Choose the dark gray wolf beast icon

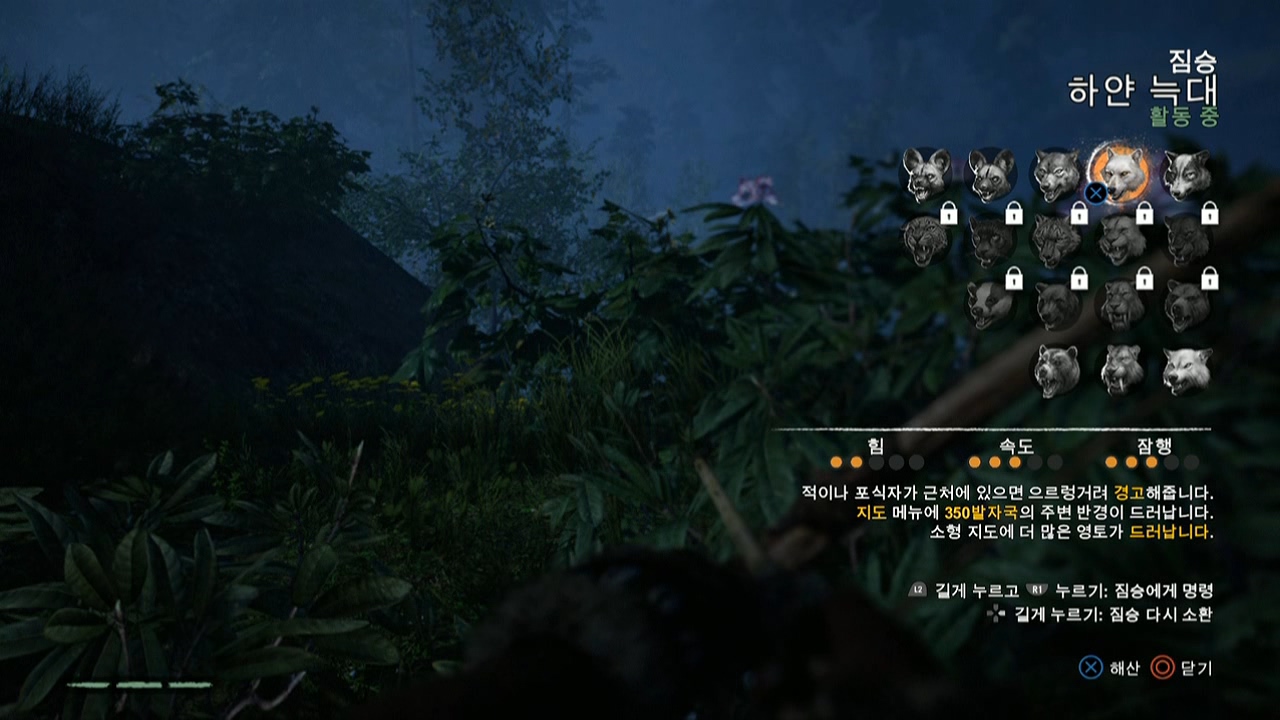[1056, 174]
